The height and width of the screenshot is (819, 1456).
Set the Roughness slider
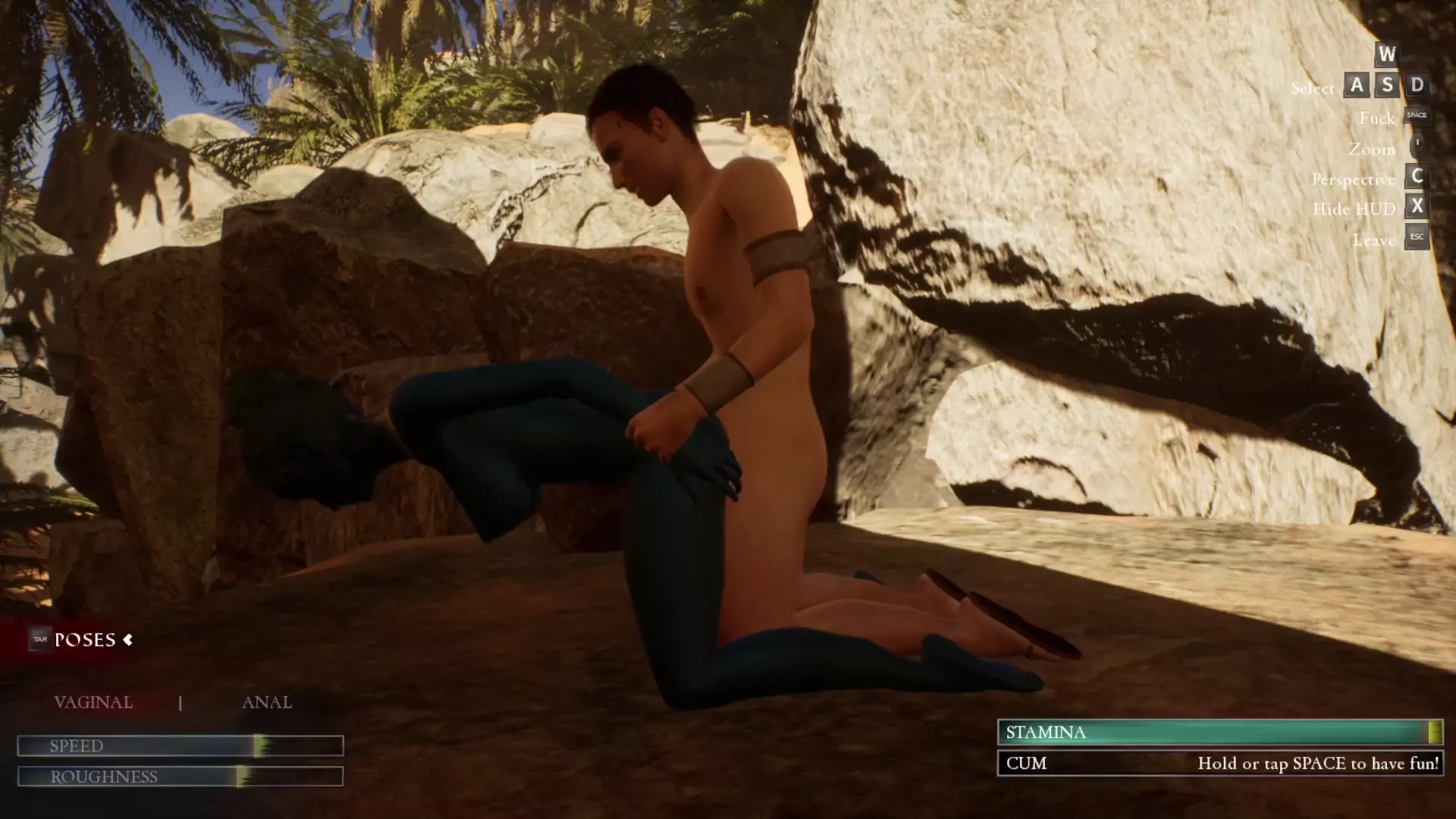tap(242, 777)
